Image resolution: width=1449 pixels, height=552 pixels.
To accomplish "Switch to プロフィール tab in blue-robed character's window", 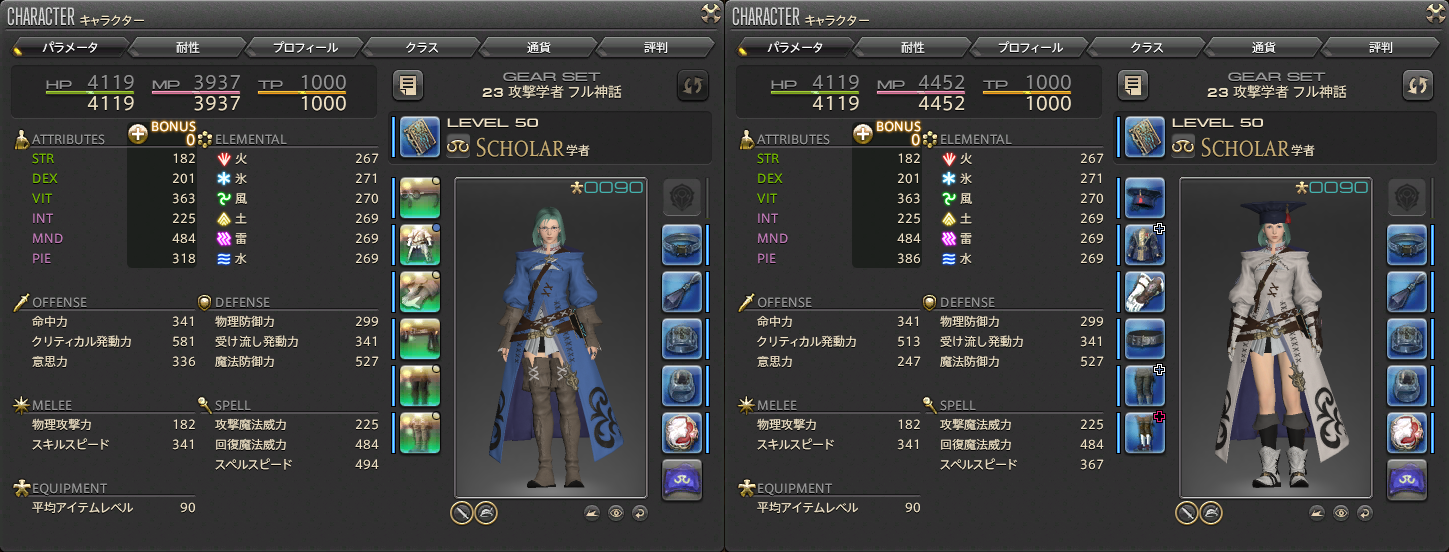I will click(x=304, y=47).
